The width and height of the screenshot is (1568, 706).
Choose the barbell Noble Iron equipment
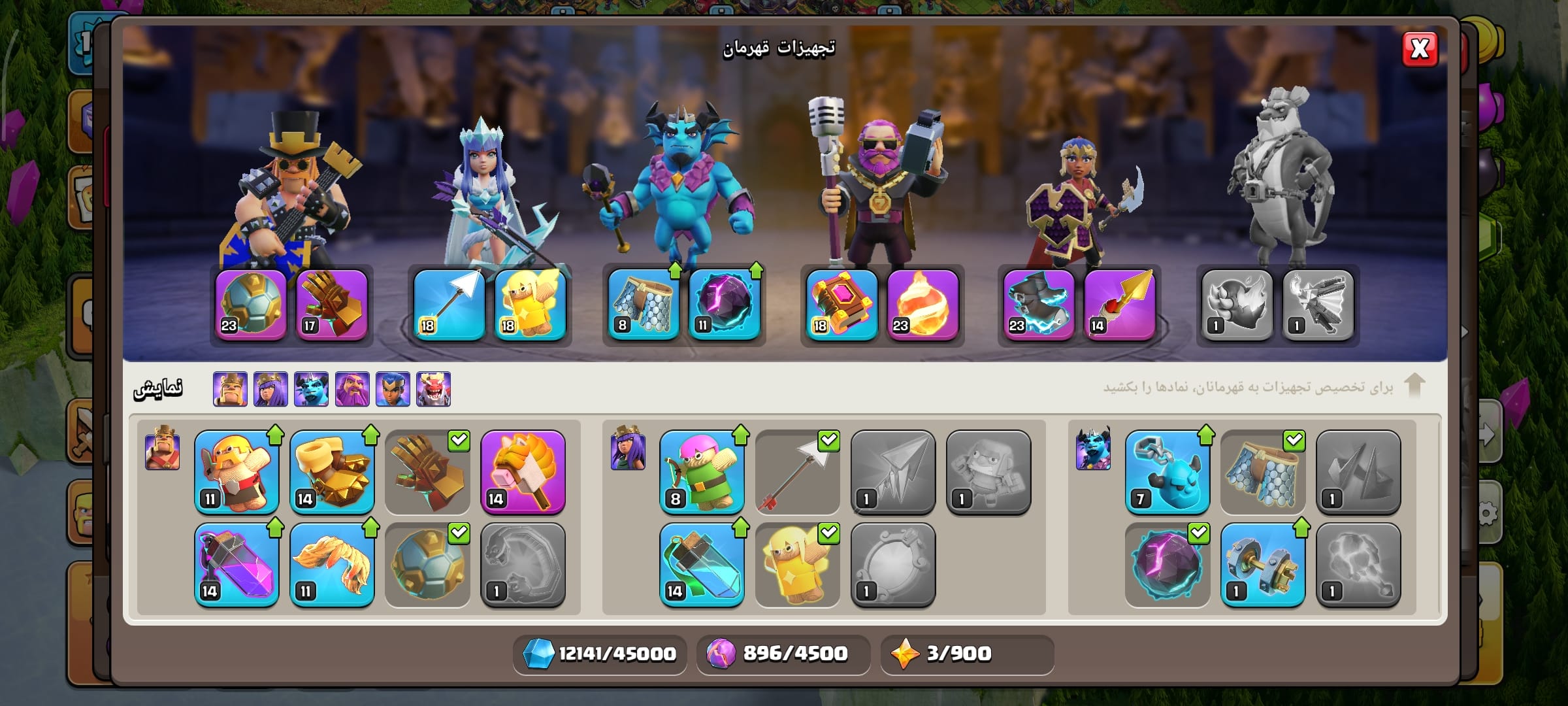click(1262, 565)
